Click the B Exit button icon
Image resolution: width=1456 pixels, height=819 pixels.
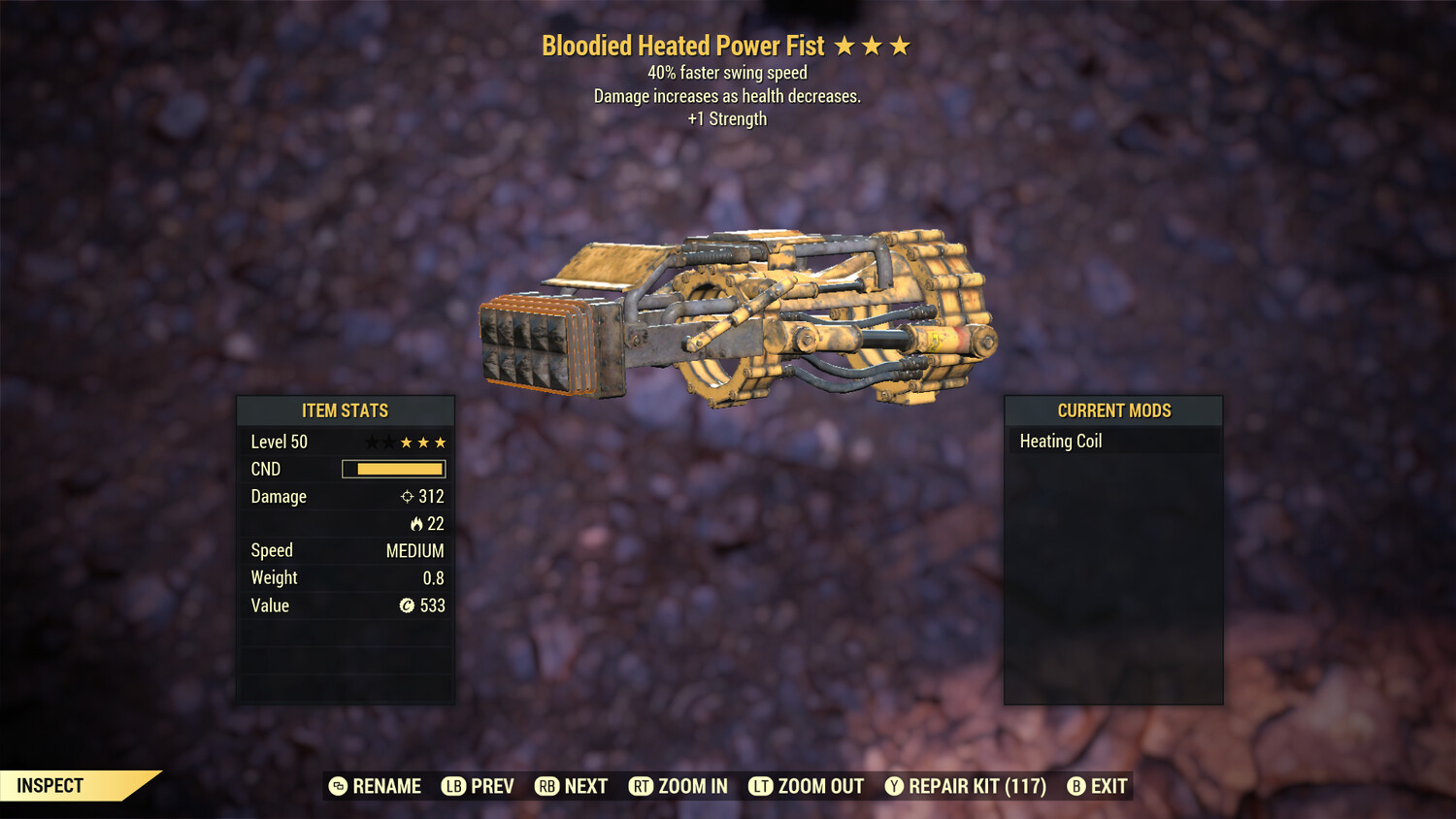coord(1075,786)
